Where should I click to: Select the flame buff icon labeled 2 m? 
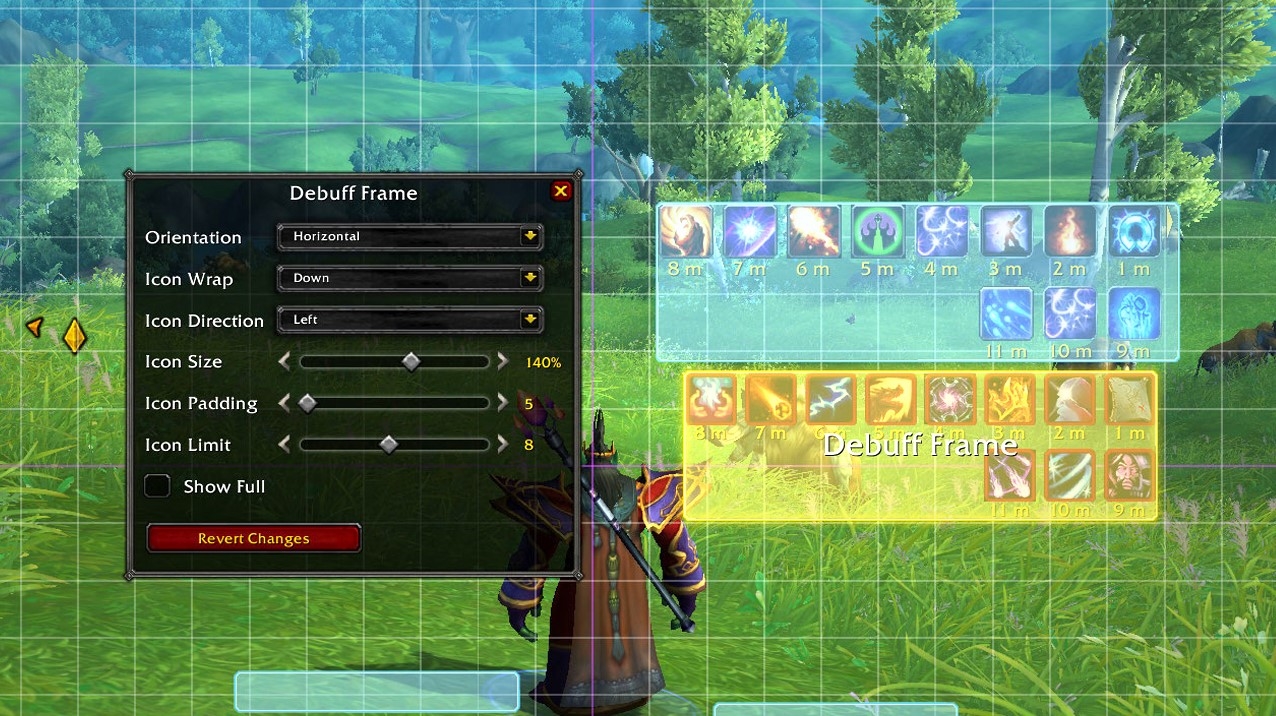[1069, 232]
